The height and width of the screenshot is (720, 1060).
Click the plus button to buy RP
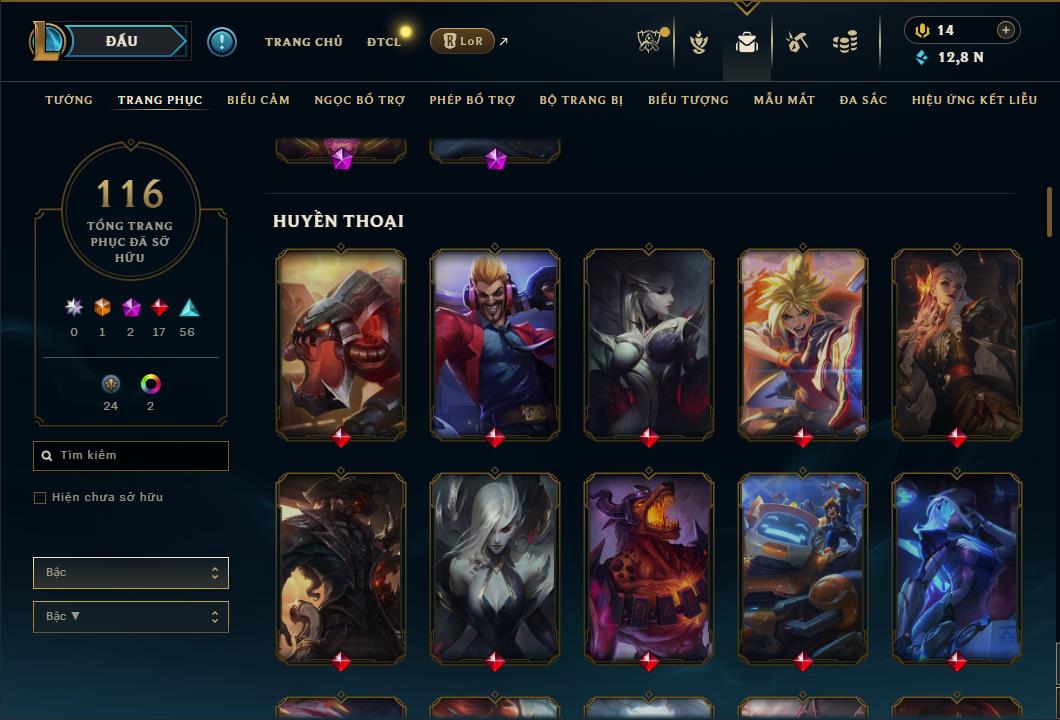pos(1006,30)
